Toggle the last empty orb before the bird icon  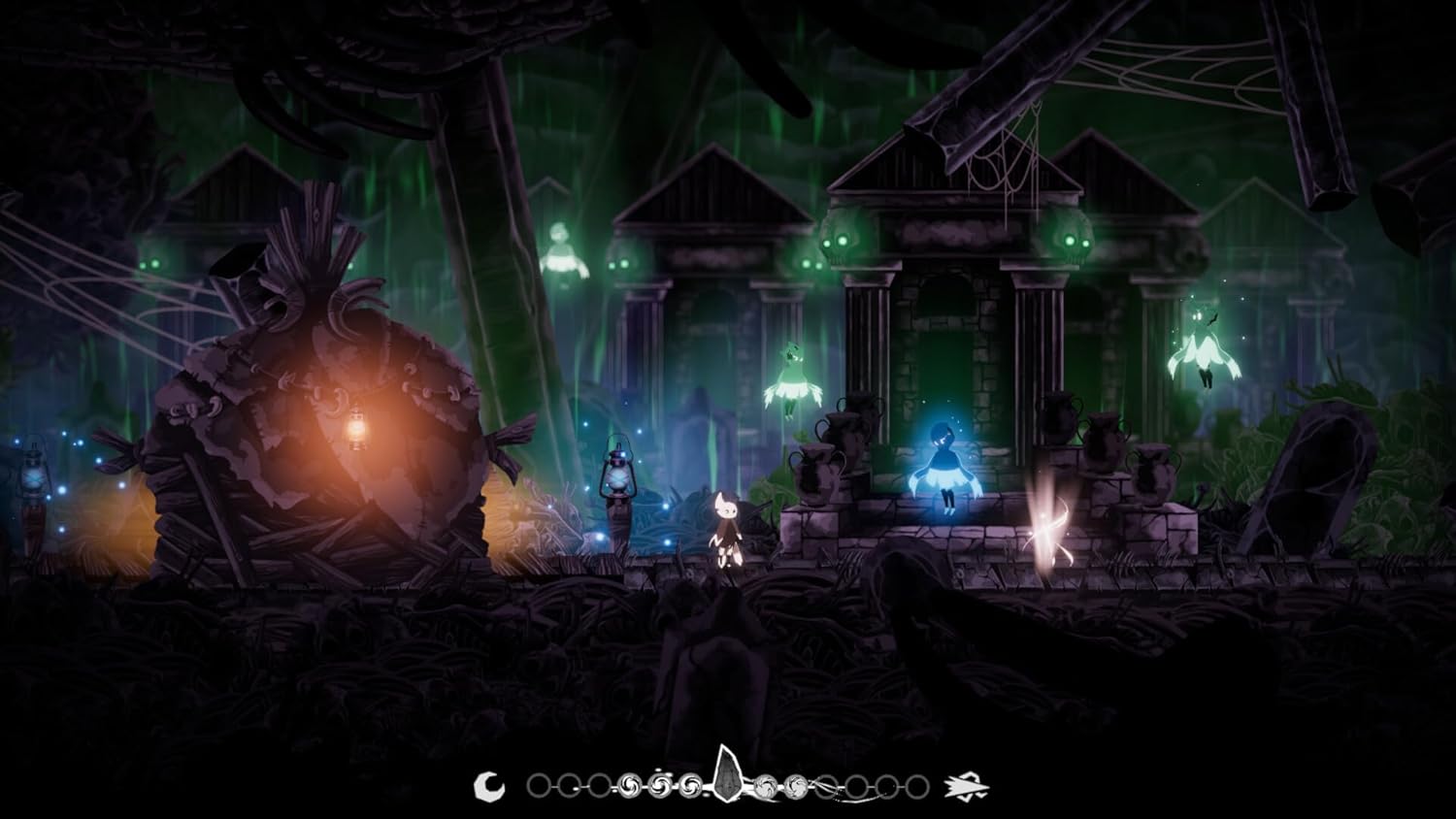click(x=918, y=786)
